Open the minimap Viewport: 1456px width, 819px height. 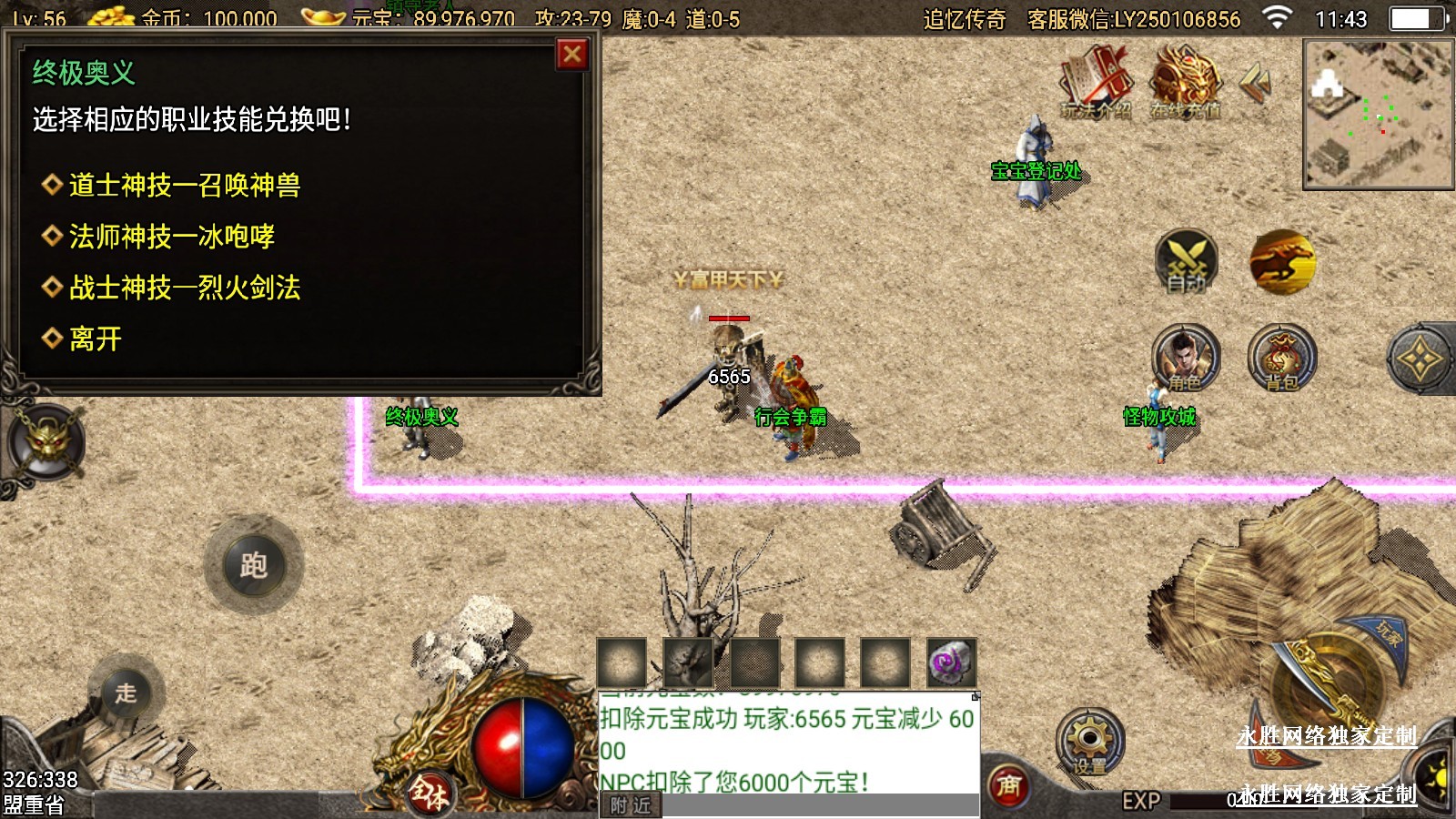[x=1378, y=114]
